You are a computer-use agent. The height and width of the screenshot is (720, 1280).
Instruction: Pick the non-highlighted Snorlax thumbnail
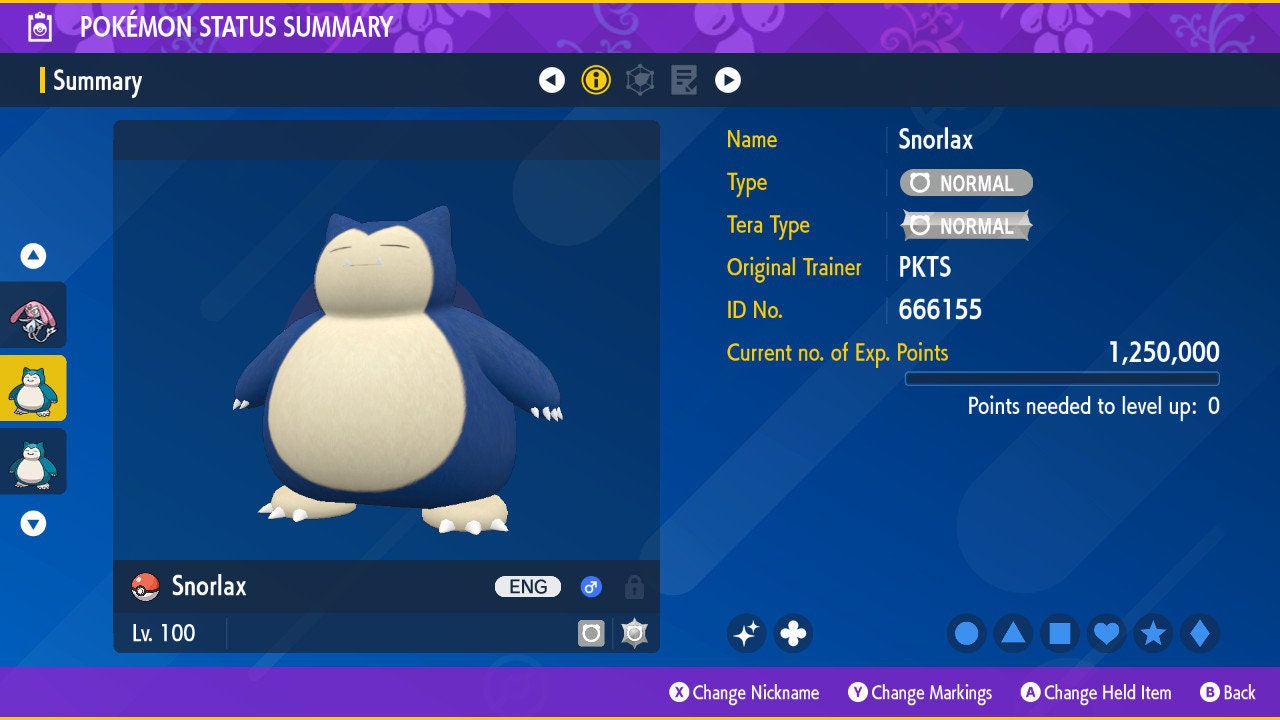[x=33, y=461]
